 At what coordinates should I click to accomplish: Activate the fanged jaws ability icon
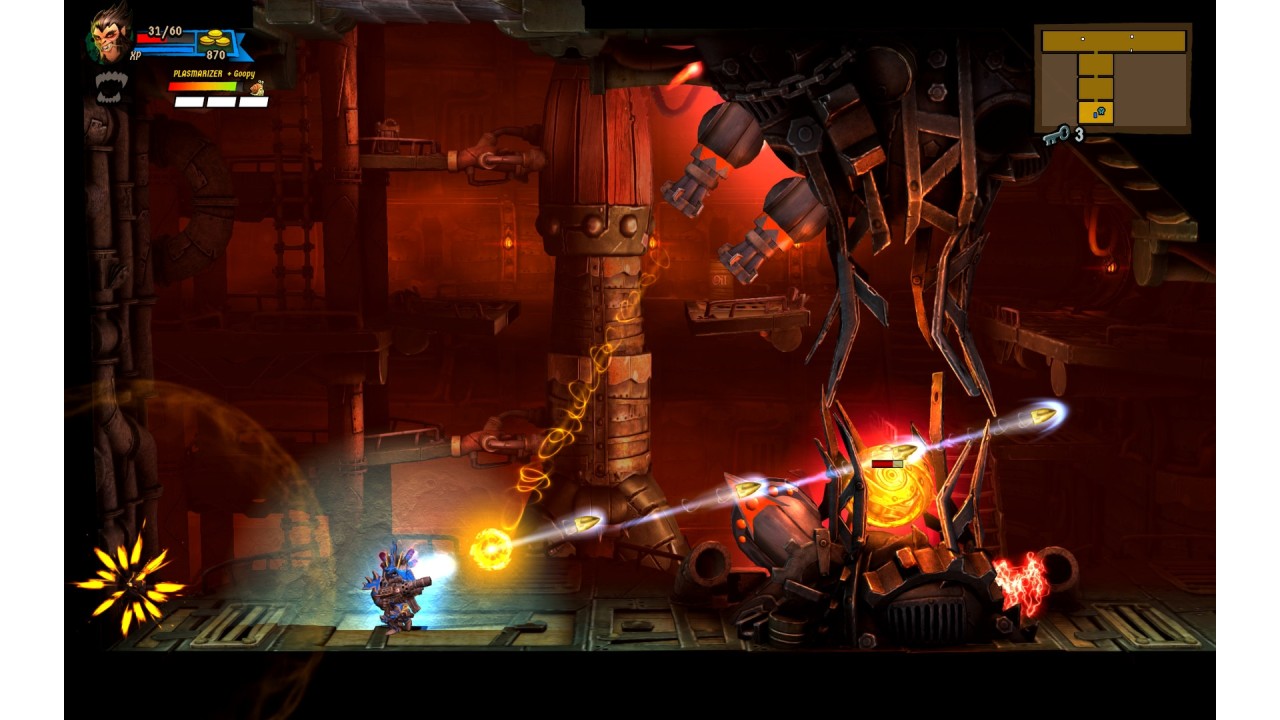pos(111,86)
